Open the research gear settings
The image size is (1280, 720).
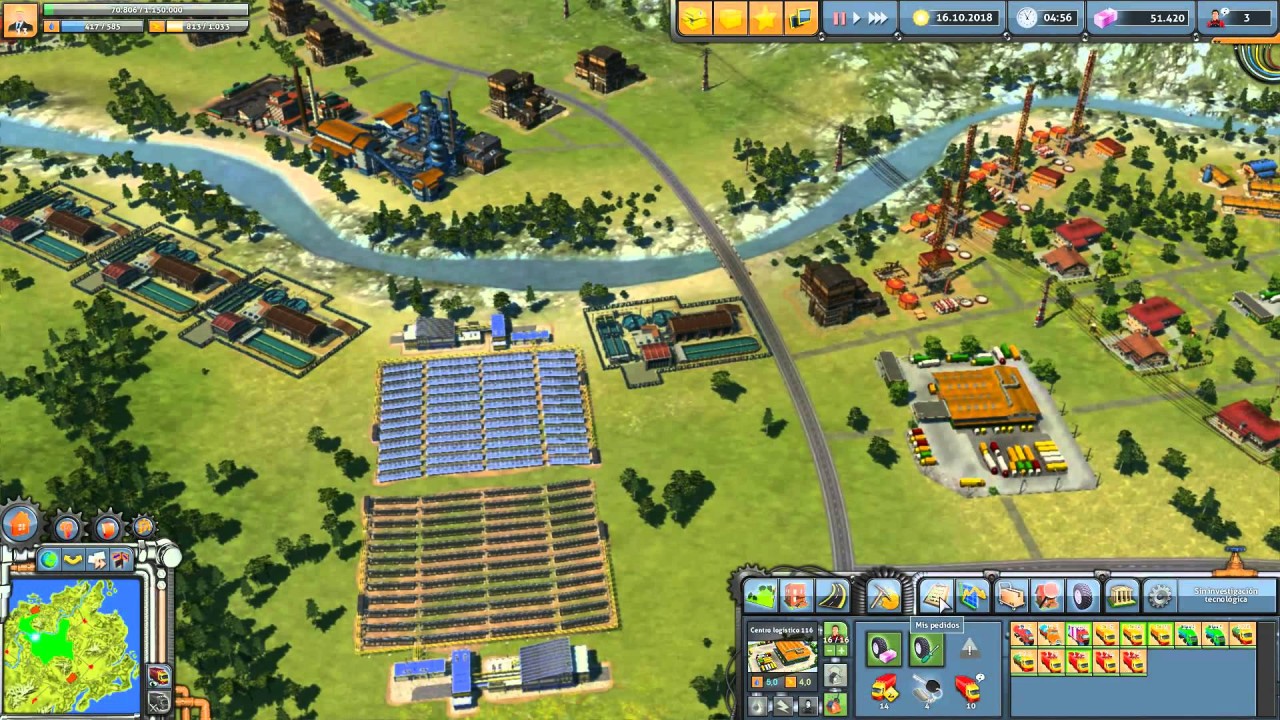1159,597
